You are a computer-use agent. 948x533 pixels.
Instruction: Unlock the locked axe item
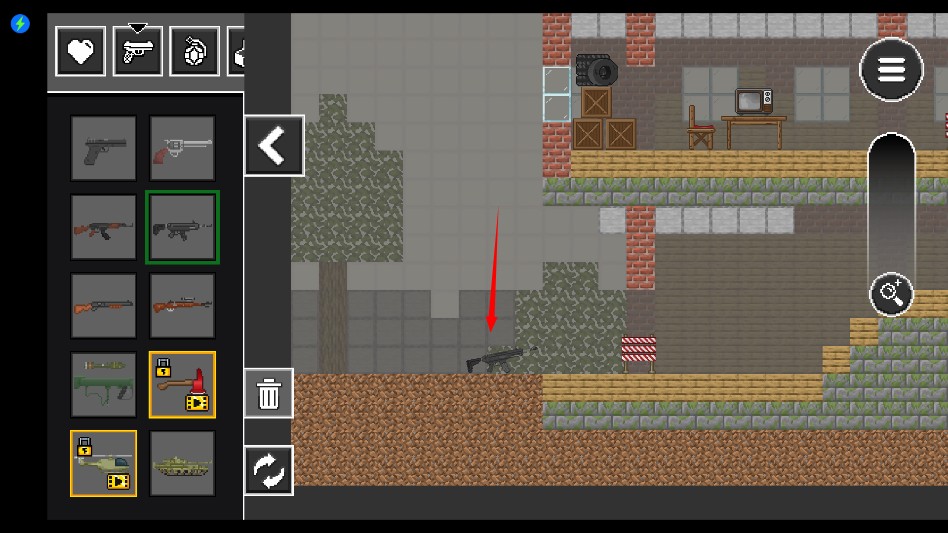point(182,385)
